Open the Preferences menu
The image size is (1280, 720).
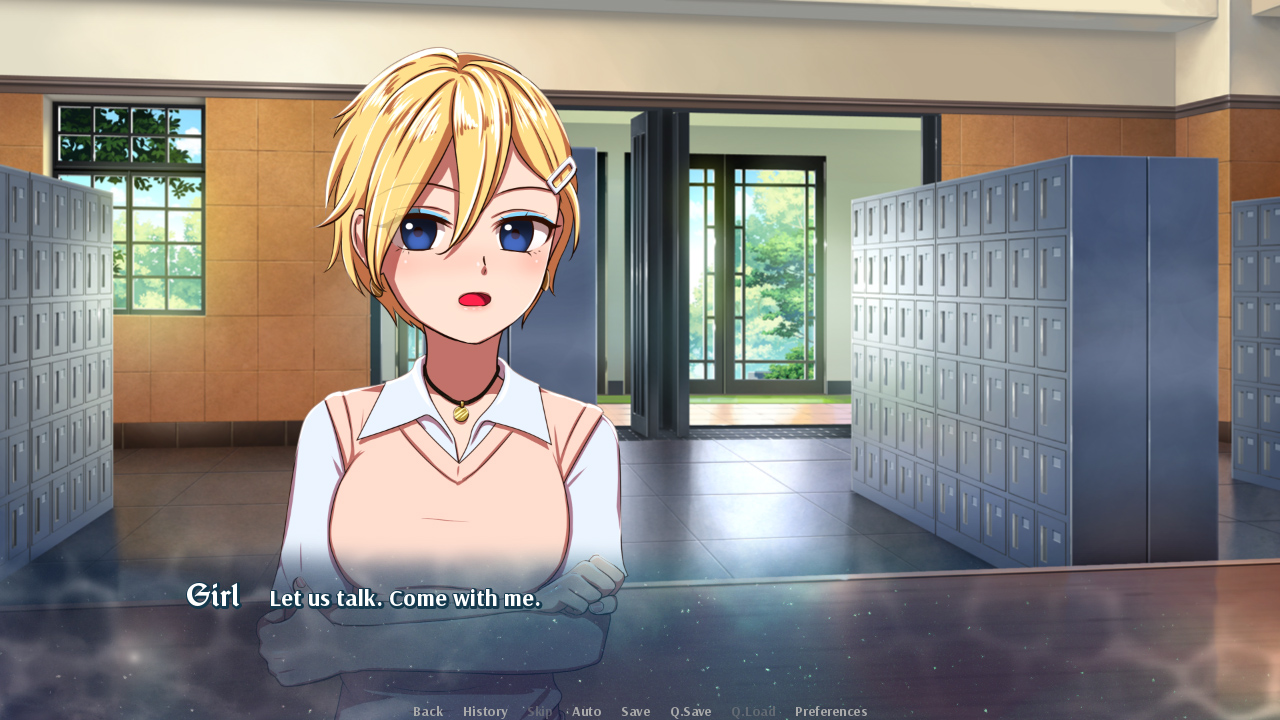pyautogui.click(x=831, y=711)
